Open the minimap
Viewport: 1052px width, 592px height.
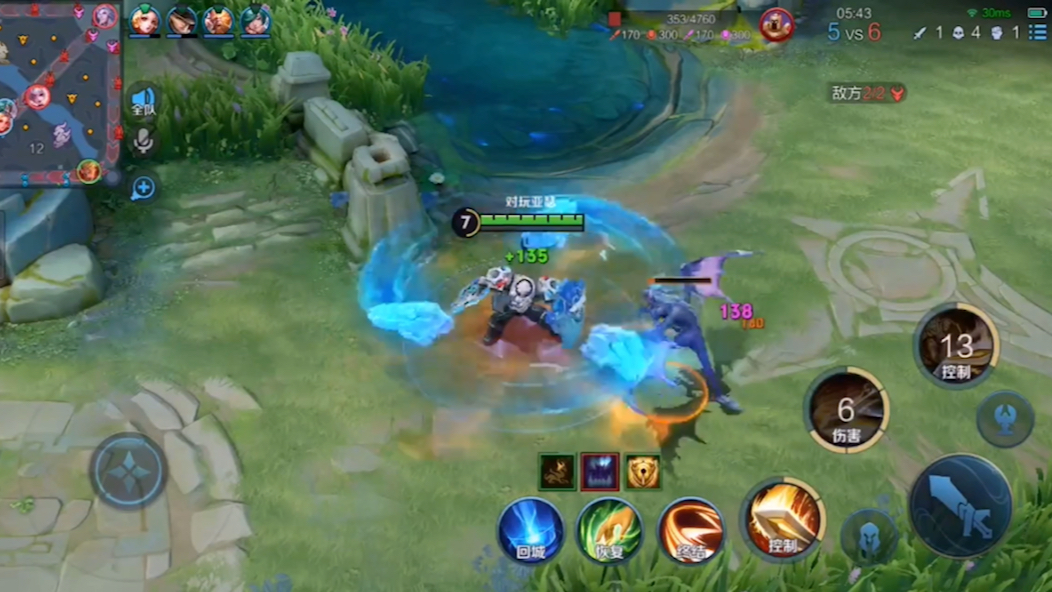coord(58,92)
